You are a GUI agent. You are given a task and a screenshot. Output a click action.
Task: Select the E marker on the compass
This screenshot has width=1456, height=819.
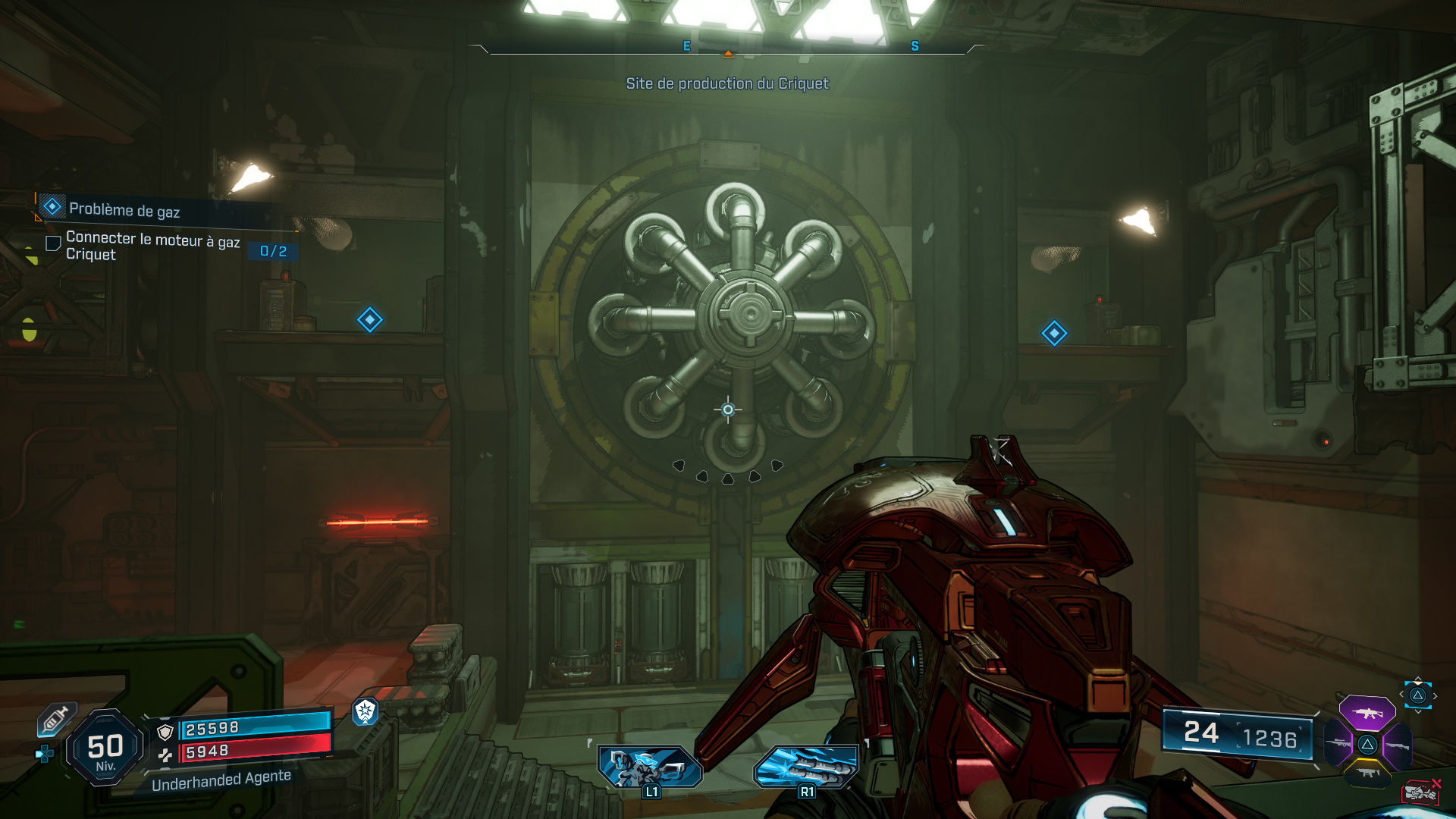(686, 46)
